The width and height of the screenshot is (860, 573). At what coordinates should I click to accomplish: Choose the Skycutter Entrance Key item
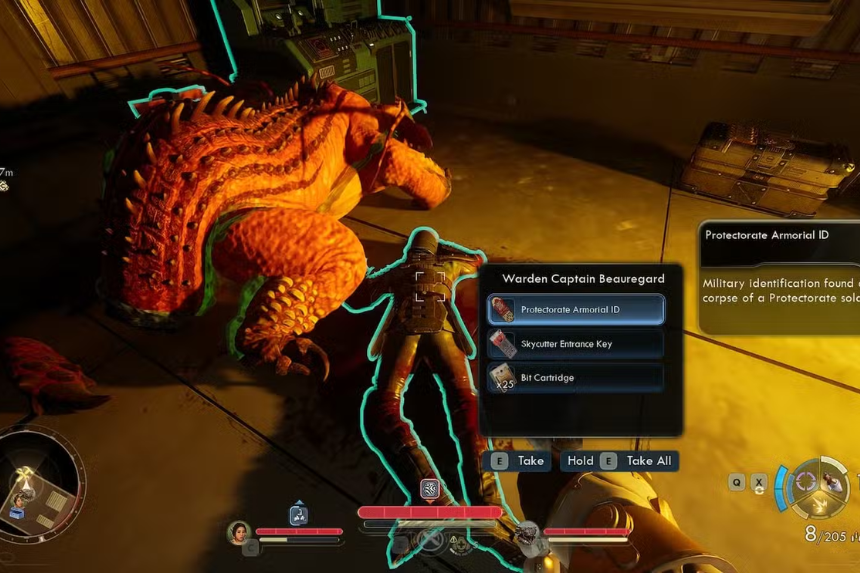575,344
